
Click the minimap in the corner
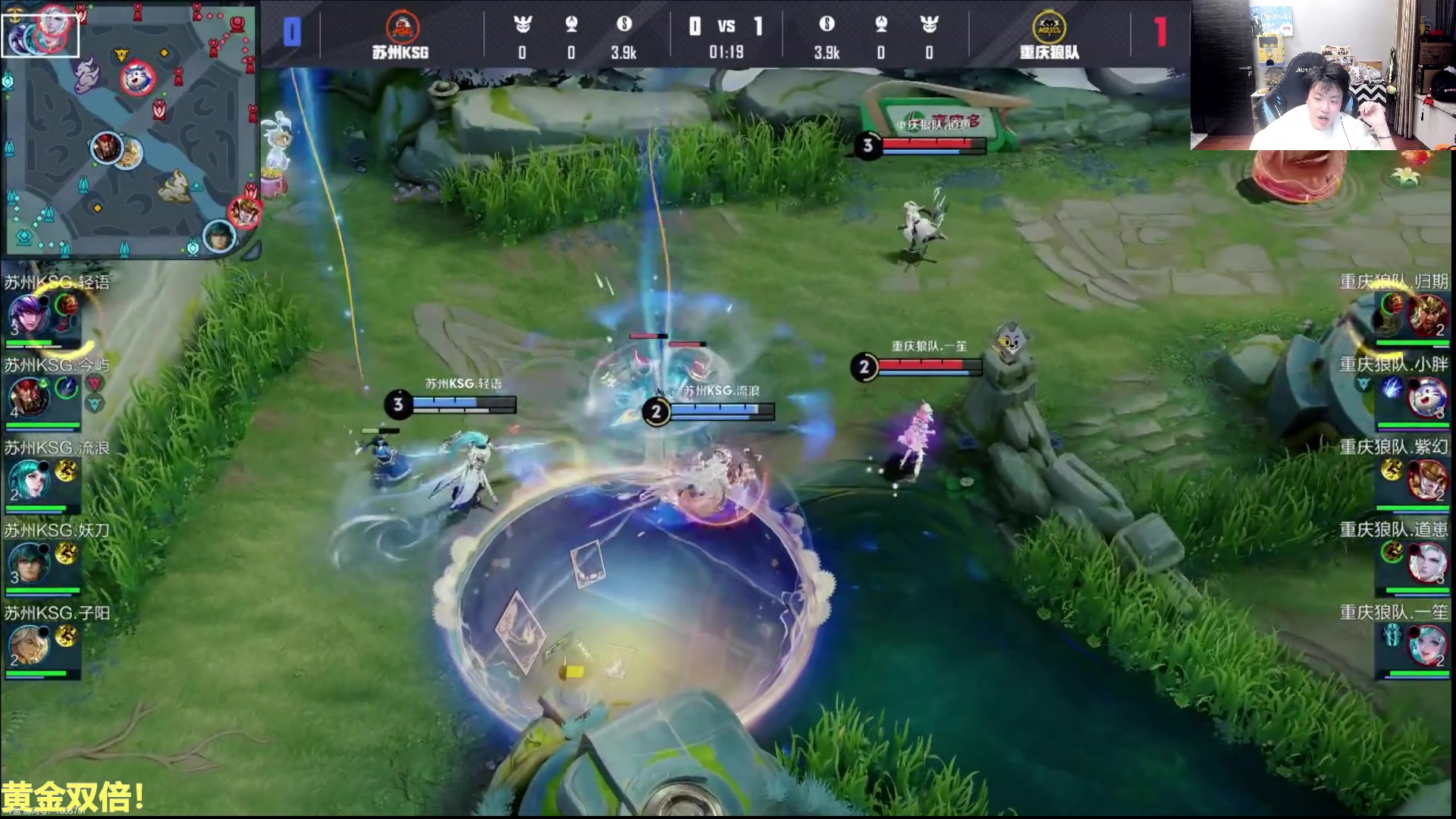pyautogui.click(x=130, y=129)
